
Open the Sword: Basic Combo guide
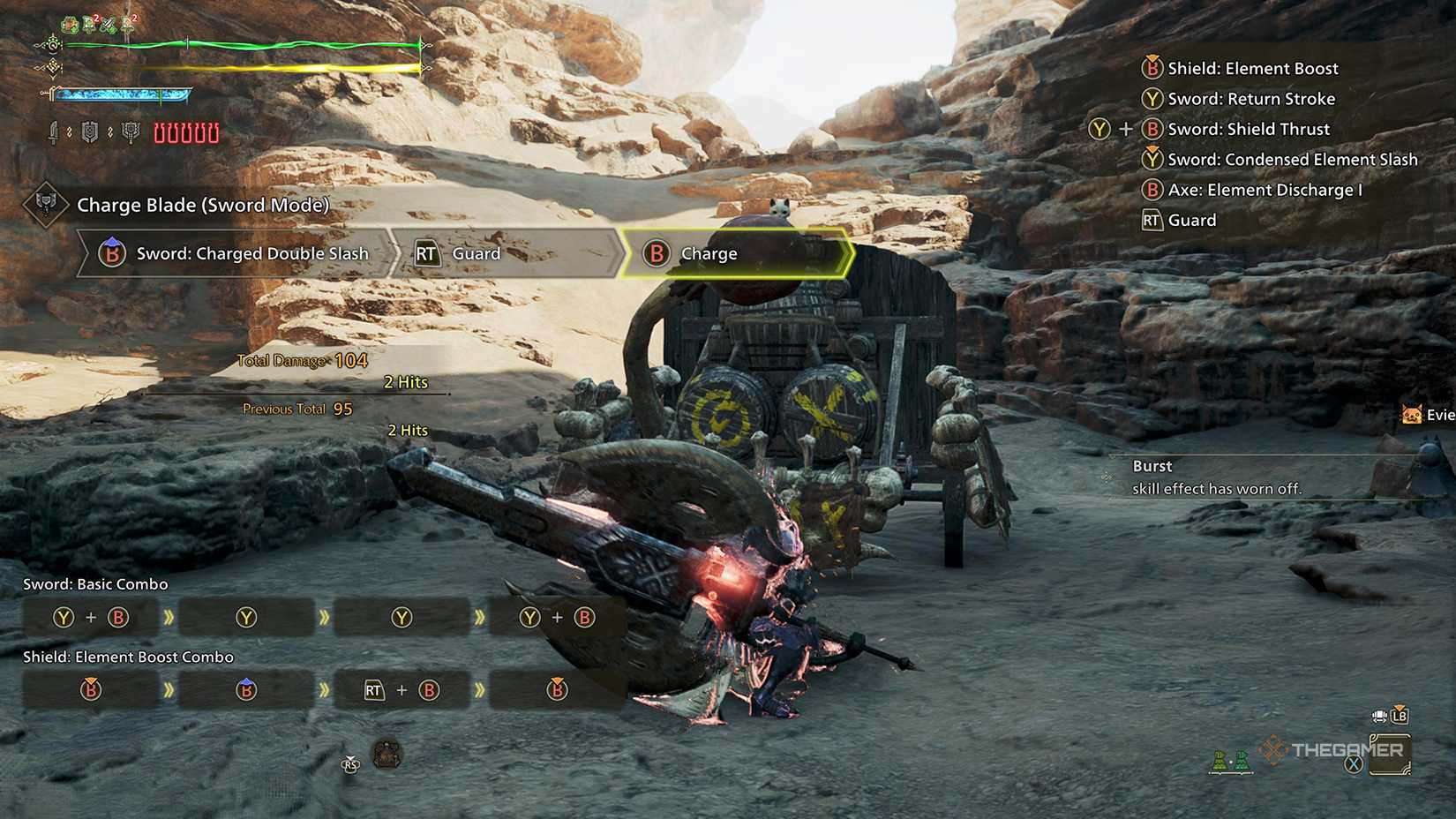[x=95, y=584]
